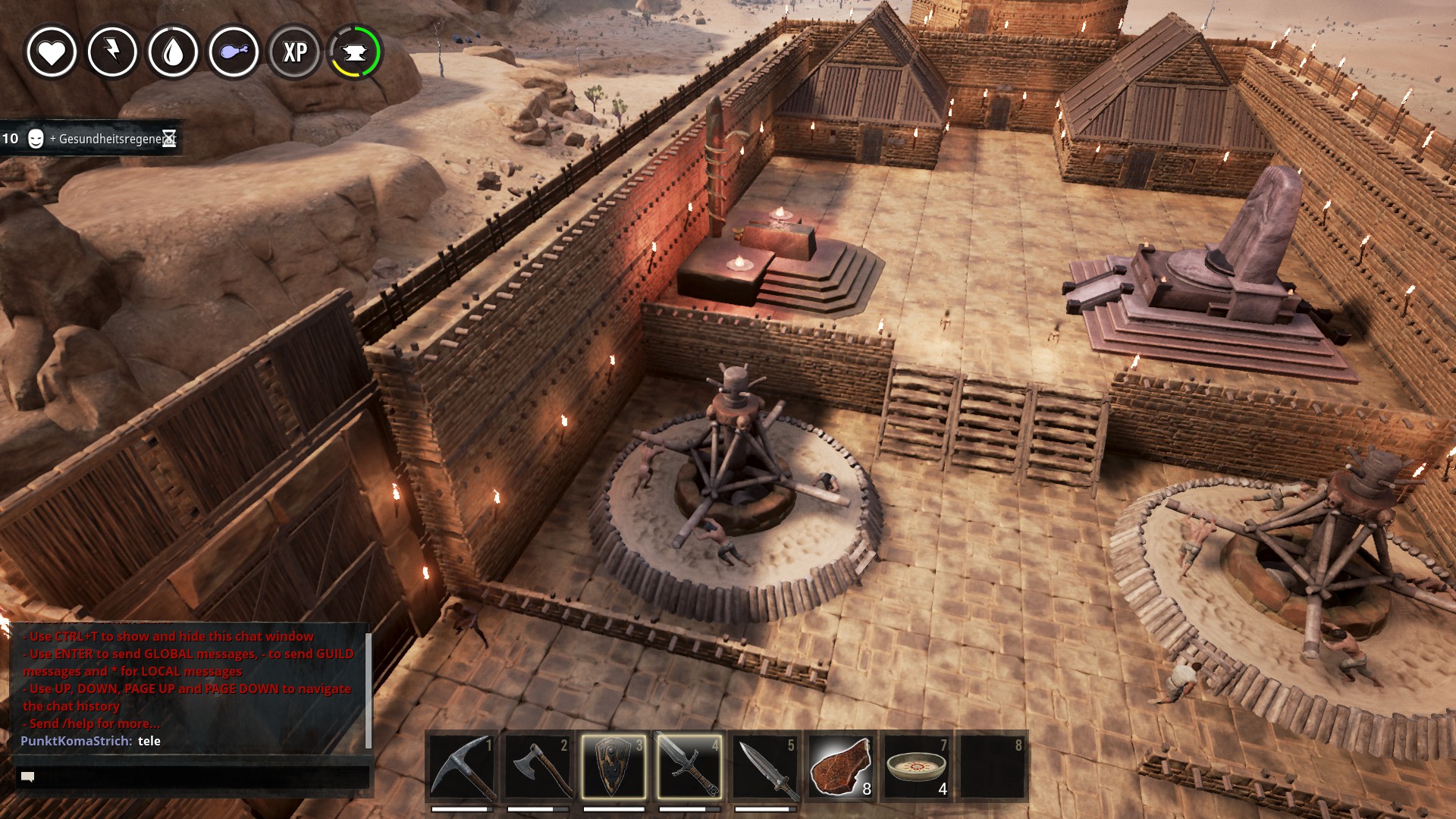Open the XP experience indicator
Image resolution: width=1456 pixels, height=819 pixels.
[294, 52]
